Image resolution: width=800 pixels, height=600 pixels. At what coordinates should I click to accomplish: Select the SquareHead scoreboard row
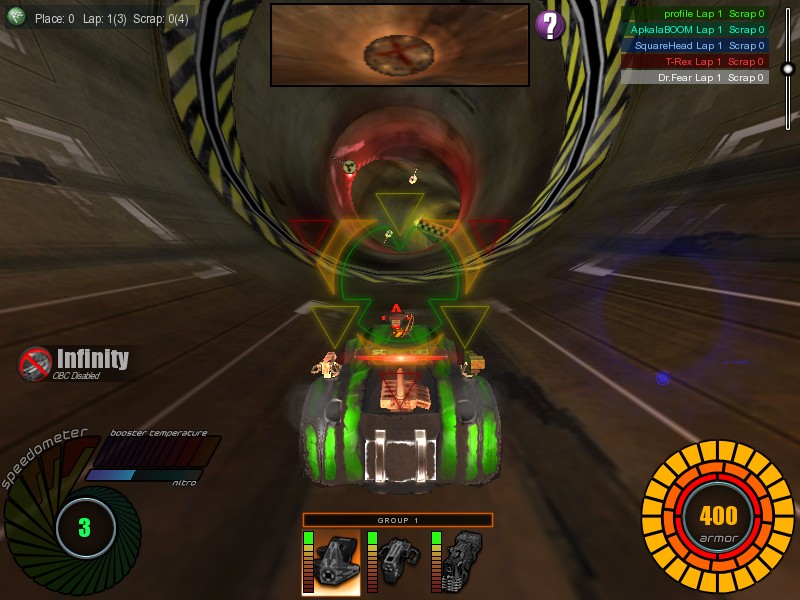tap(695, 46)
